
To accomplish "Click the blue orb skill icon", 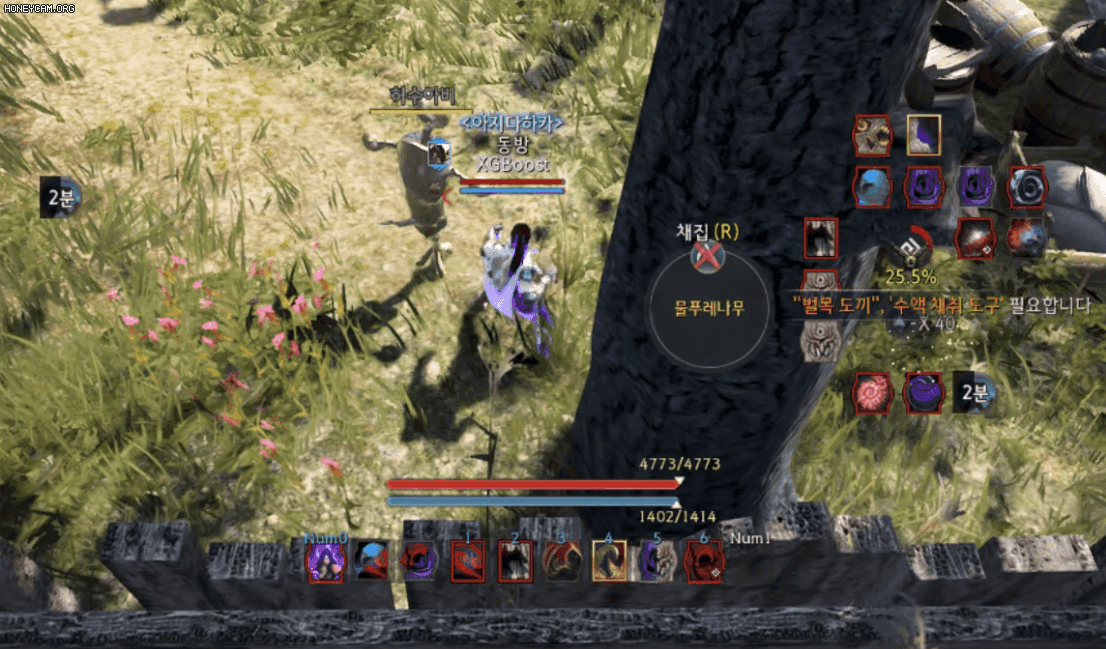I will [872, 187].
